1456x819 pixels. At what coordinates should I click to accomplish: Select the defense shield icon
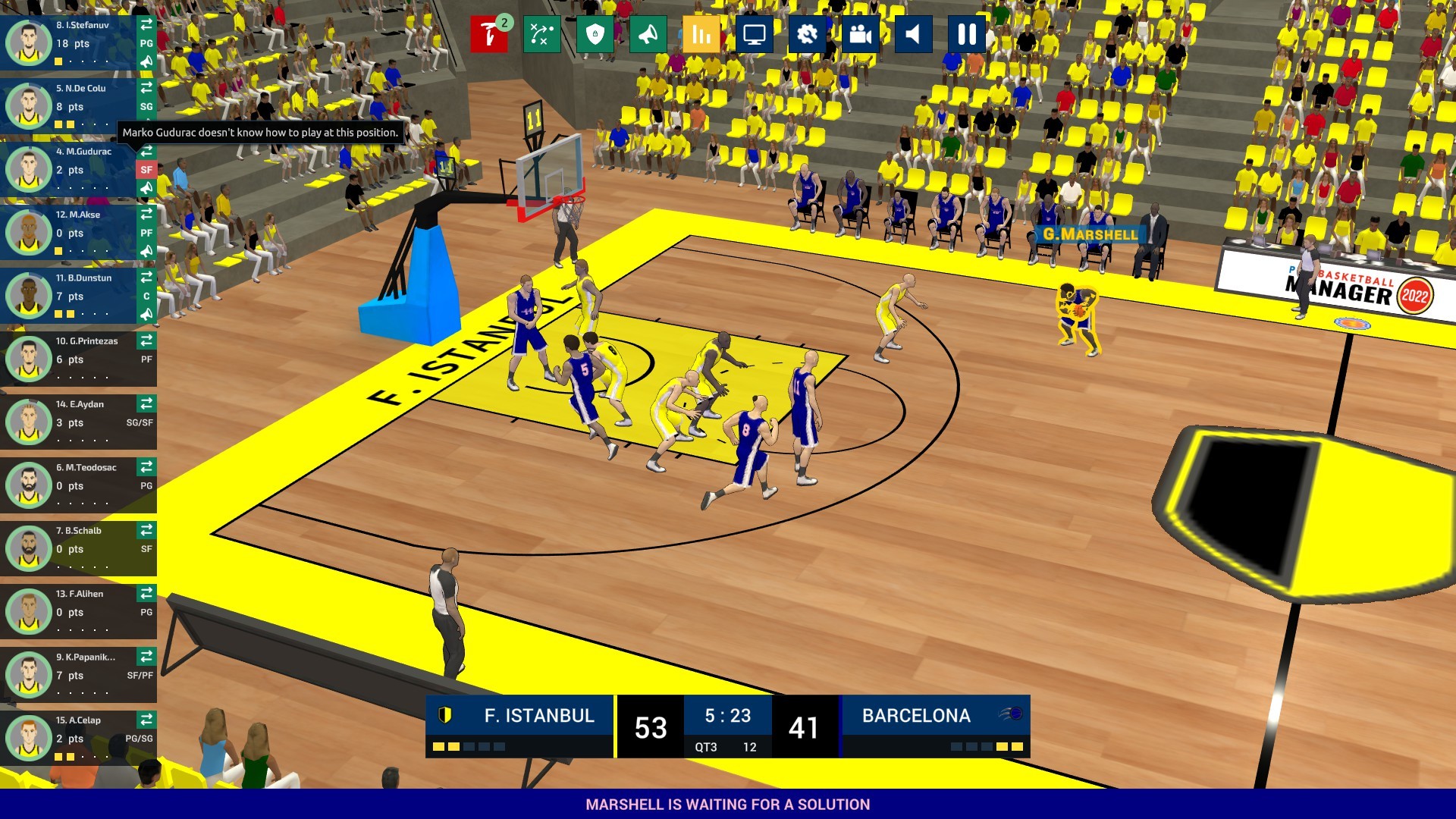596,34
